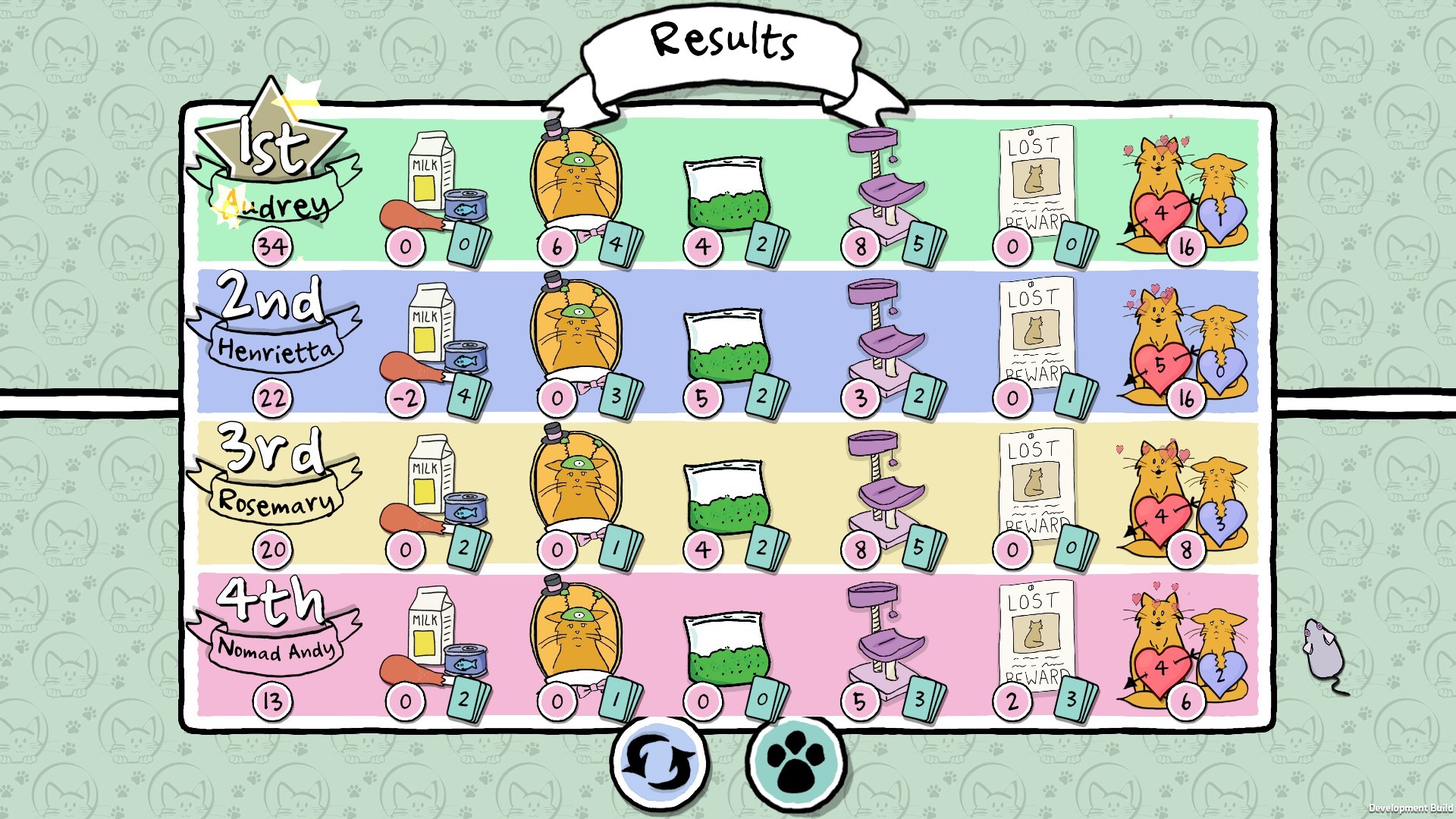Click the Results banner at the top
The width and height of the screenshot is (1456, 819).
(724, 42)
